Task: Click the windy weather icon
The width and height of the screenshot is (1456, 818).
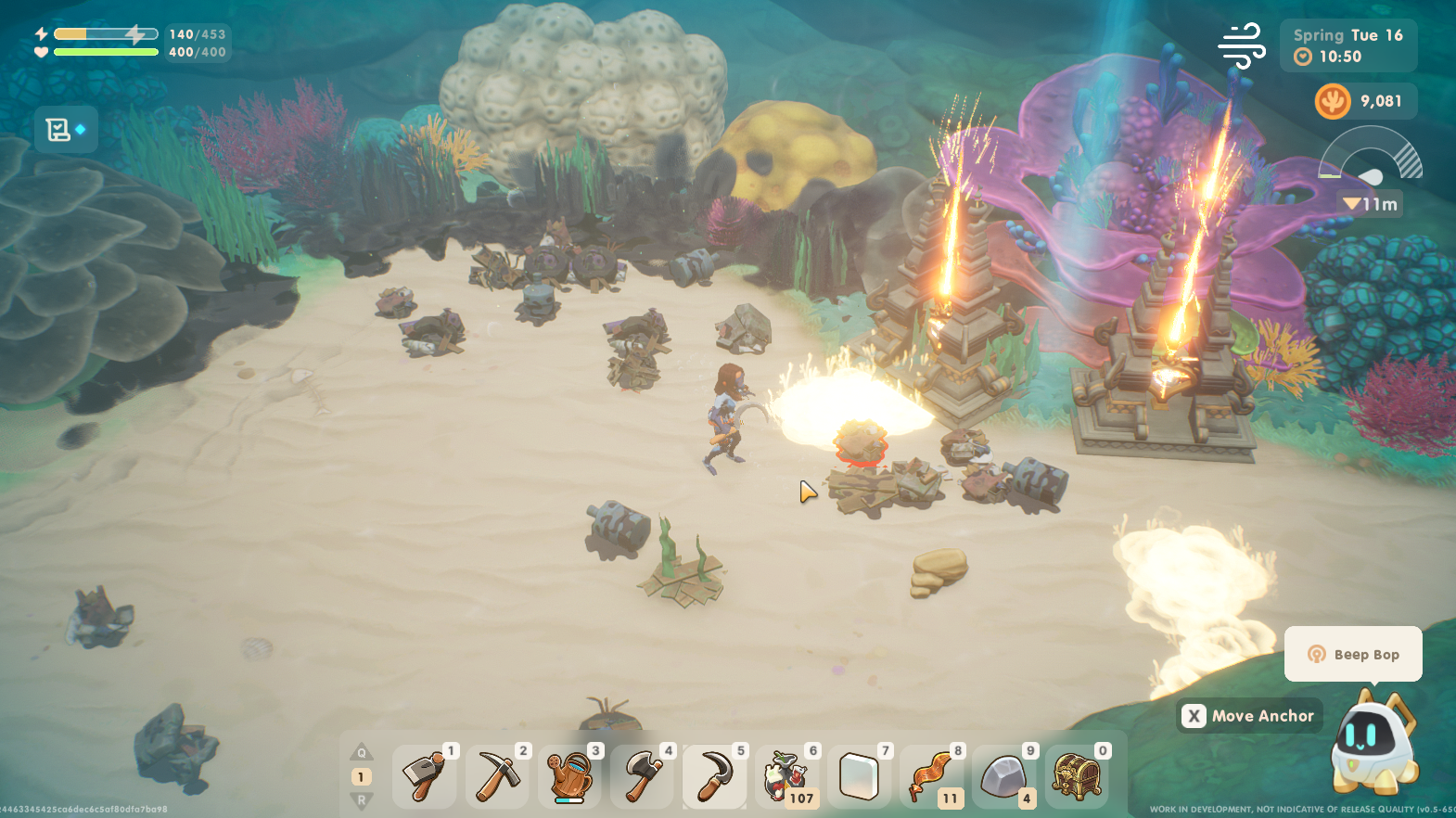Action: (1242, 45)
